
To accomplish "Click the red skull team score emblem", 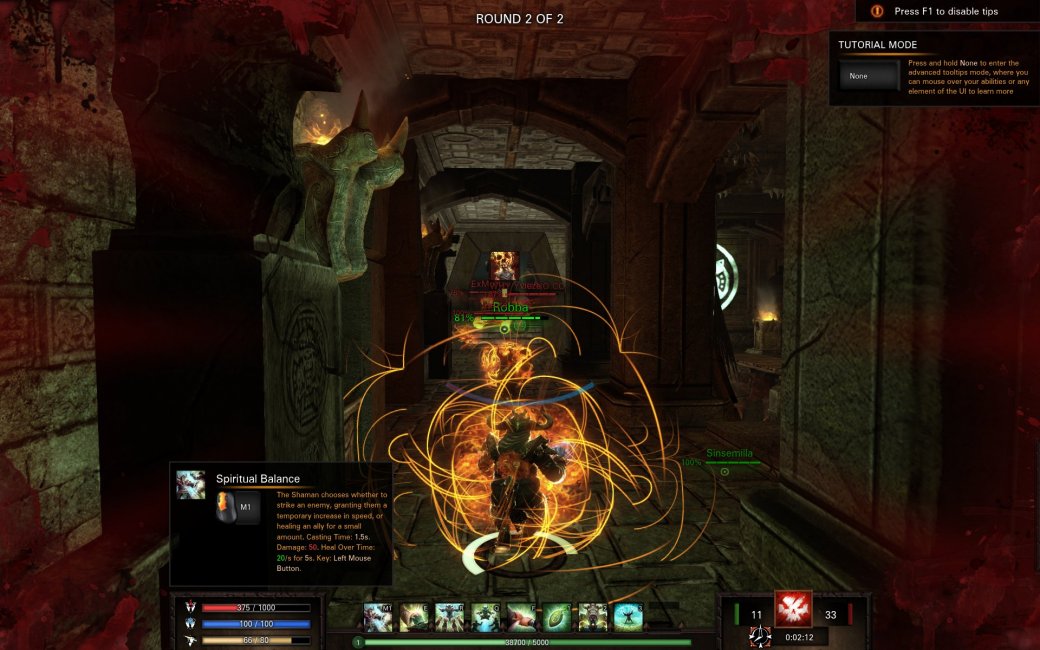I will point(793,609).
